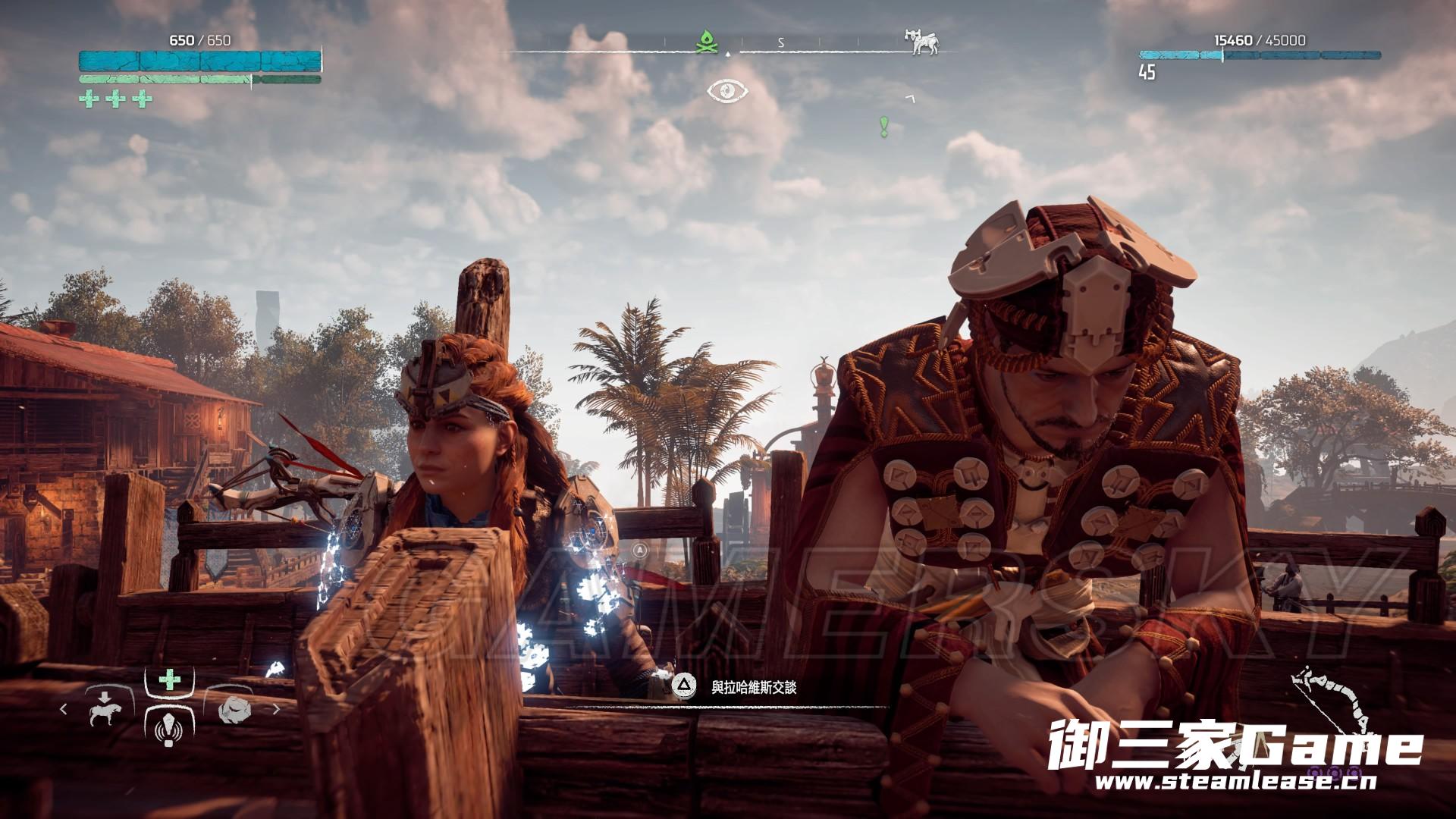The width and height of the screenshot is (1456, 819).
Task: Cycle quick items with the left arrow
Action: pyautogui.click(x=64, y=709)
